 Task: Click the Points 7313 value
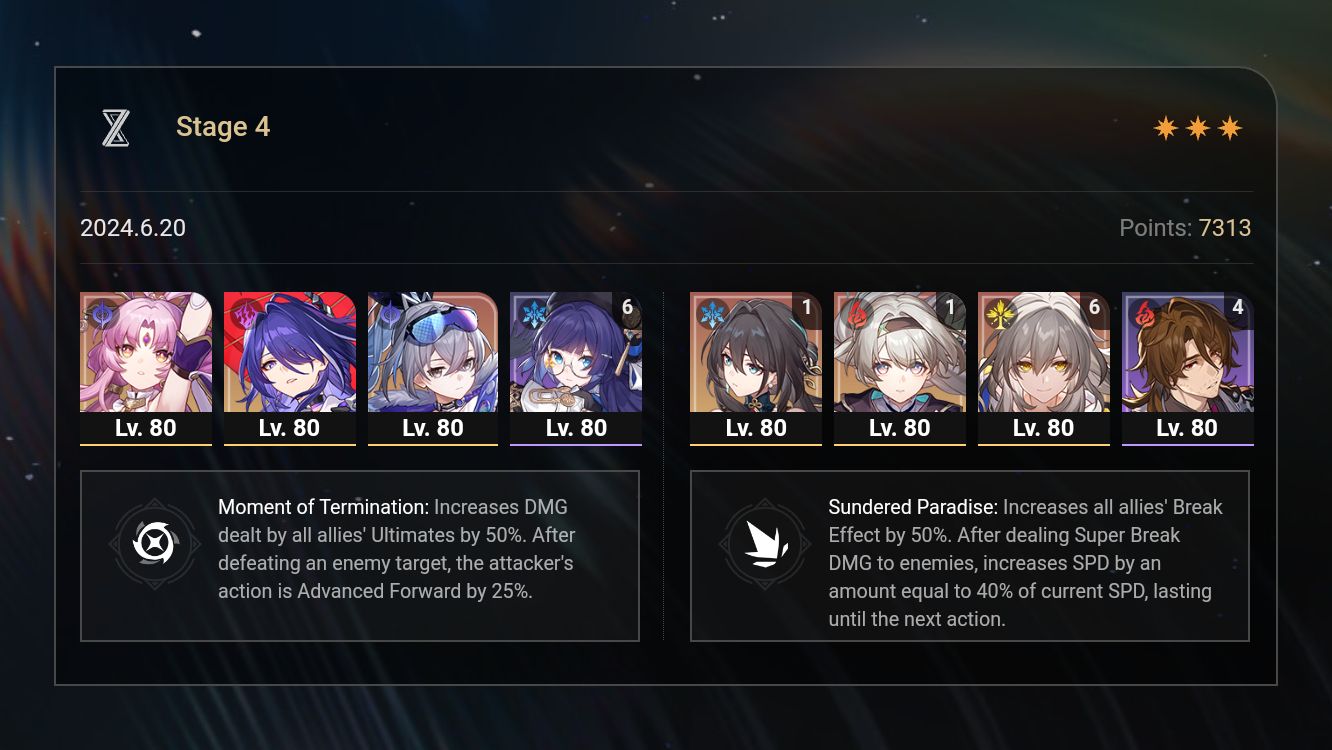1224,228
